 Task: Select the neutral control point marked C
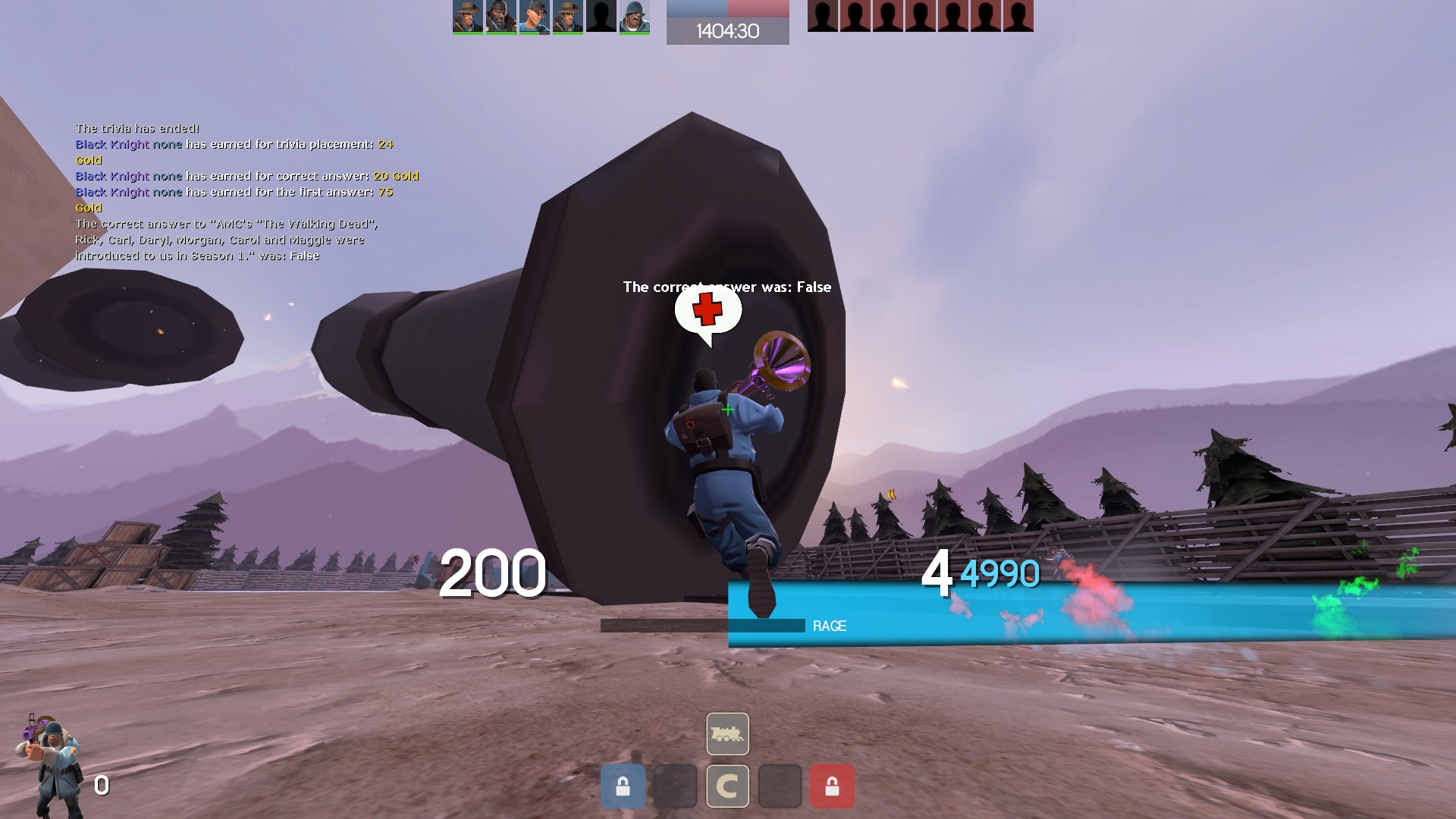point(727,786)
